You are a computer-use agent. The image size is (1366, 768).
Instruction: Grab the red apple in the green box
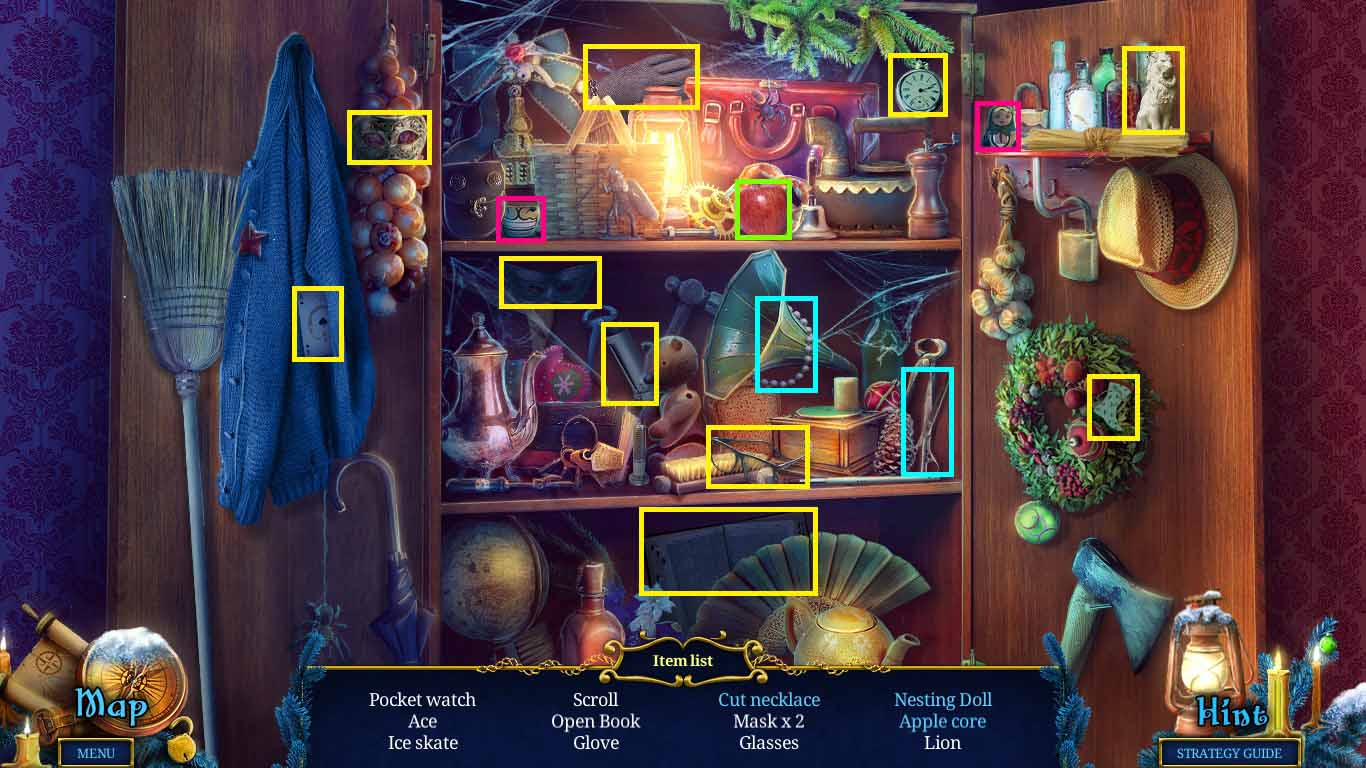pos(763,207)
